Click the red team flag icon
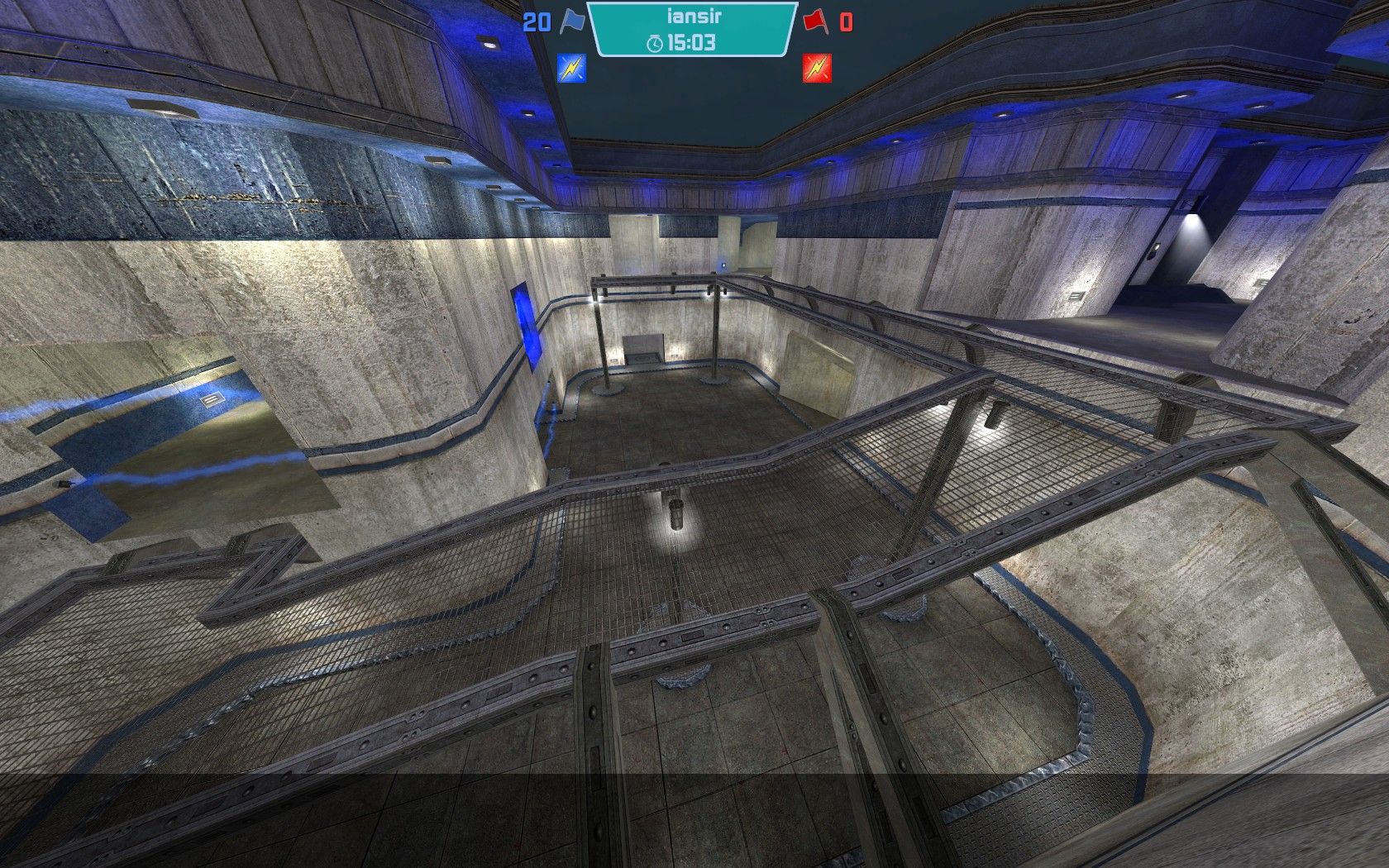This screenshot has width=1389, height=868. point(815,21)
